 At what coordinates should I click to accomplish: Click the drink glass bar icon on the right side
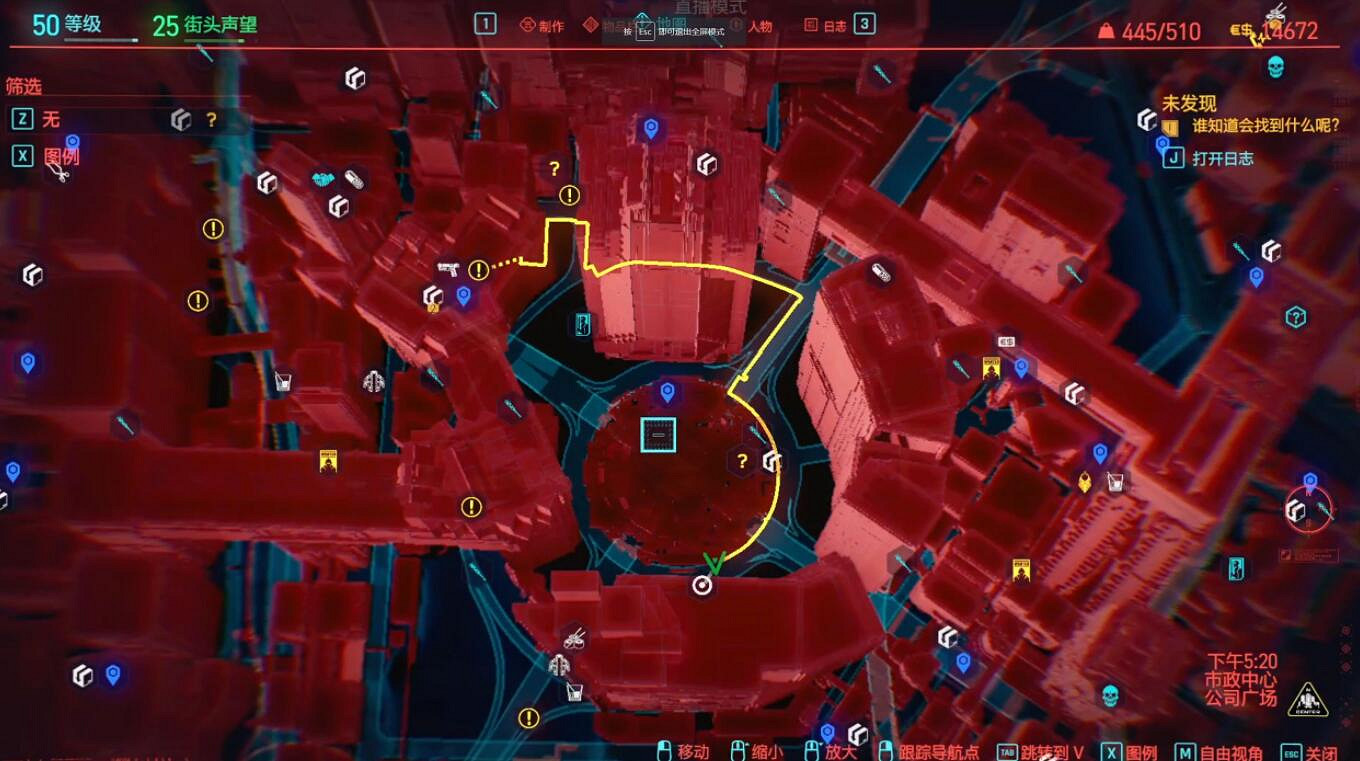1114,481
